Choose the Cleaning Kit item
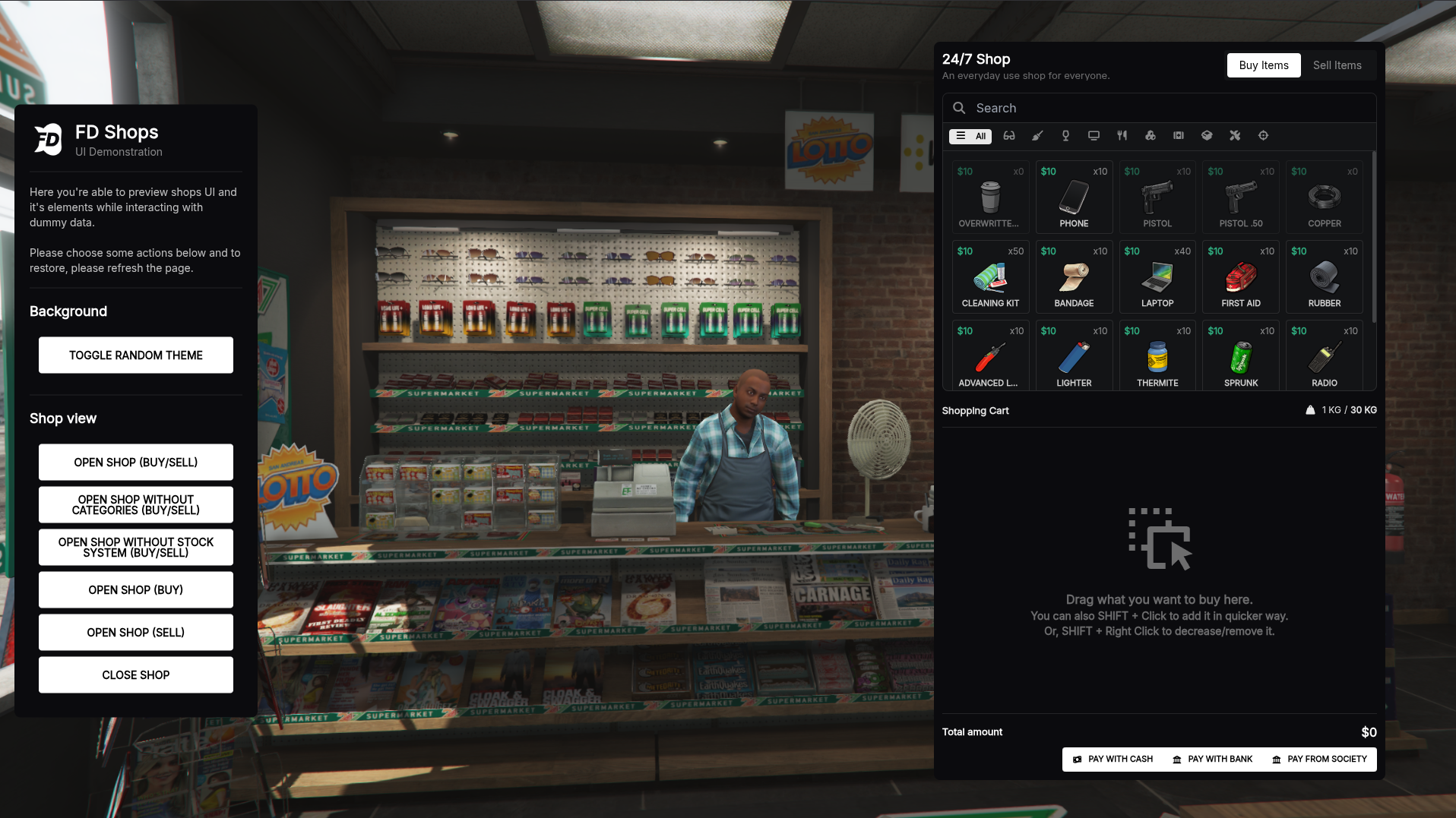Screen dimensions: 1456x818 coord(990,277)
